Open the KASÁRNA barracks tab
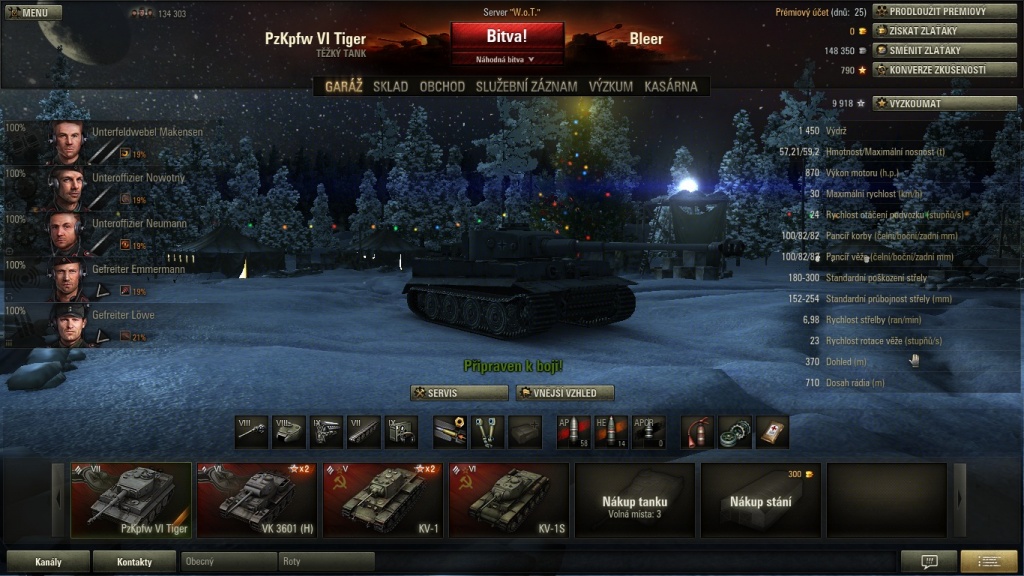 (671, 87)
